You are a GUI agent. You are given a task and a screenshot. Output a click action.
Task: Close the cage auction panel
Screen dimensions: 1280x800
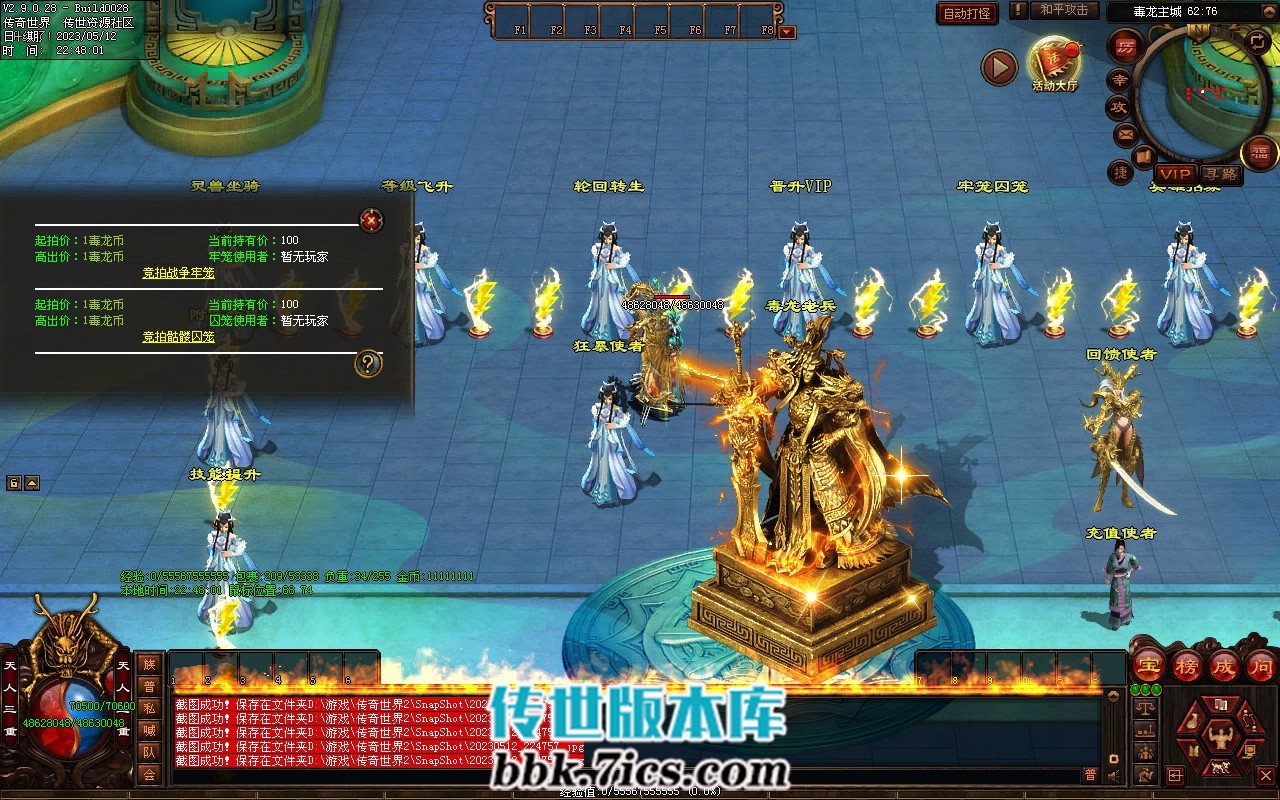pyautogui.click(x=372, y=220)
